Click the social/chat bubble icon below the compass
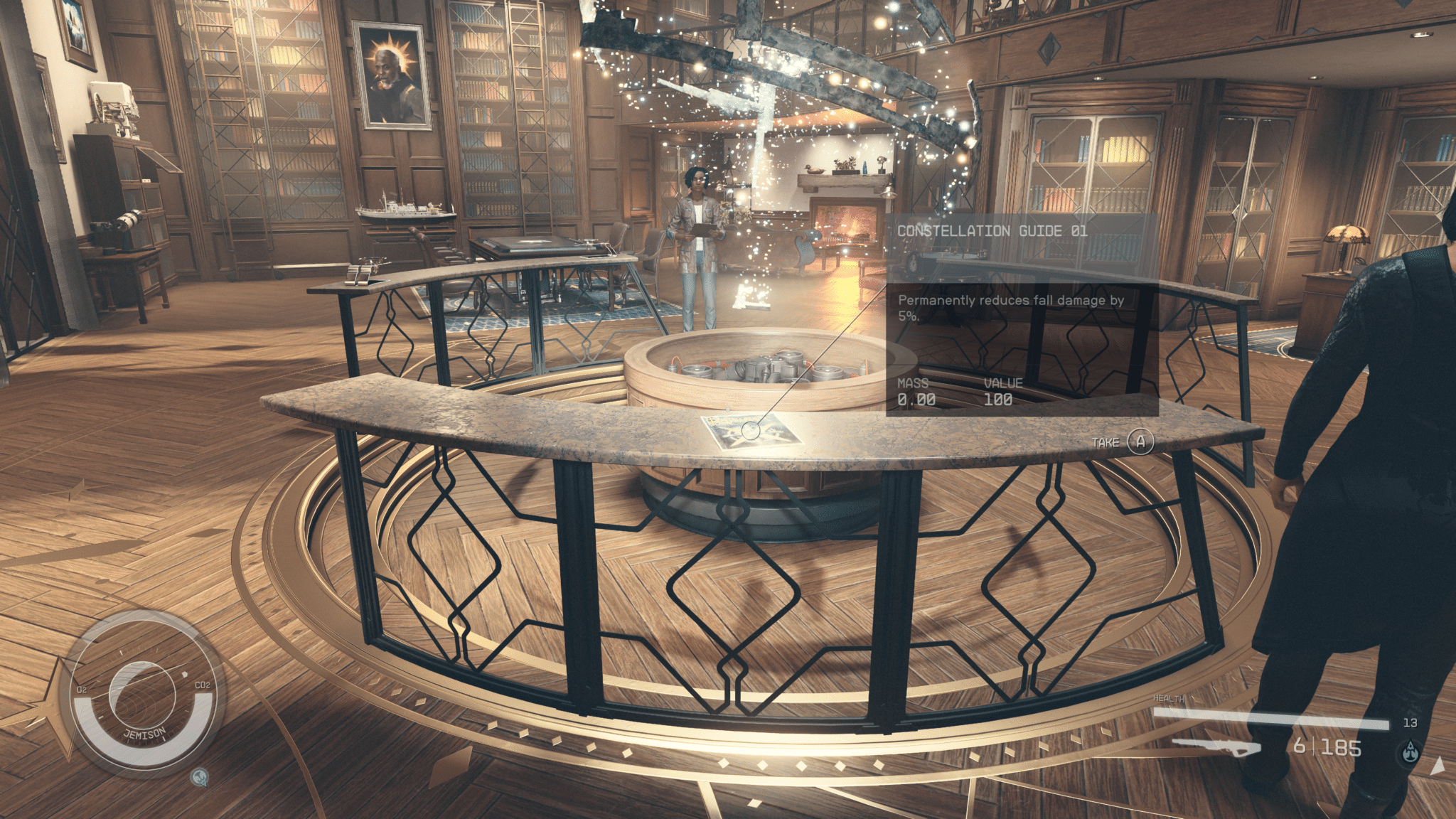 pyautogui.click(x=200, y=778)
